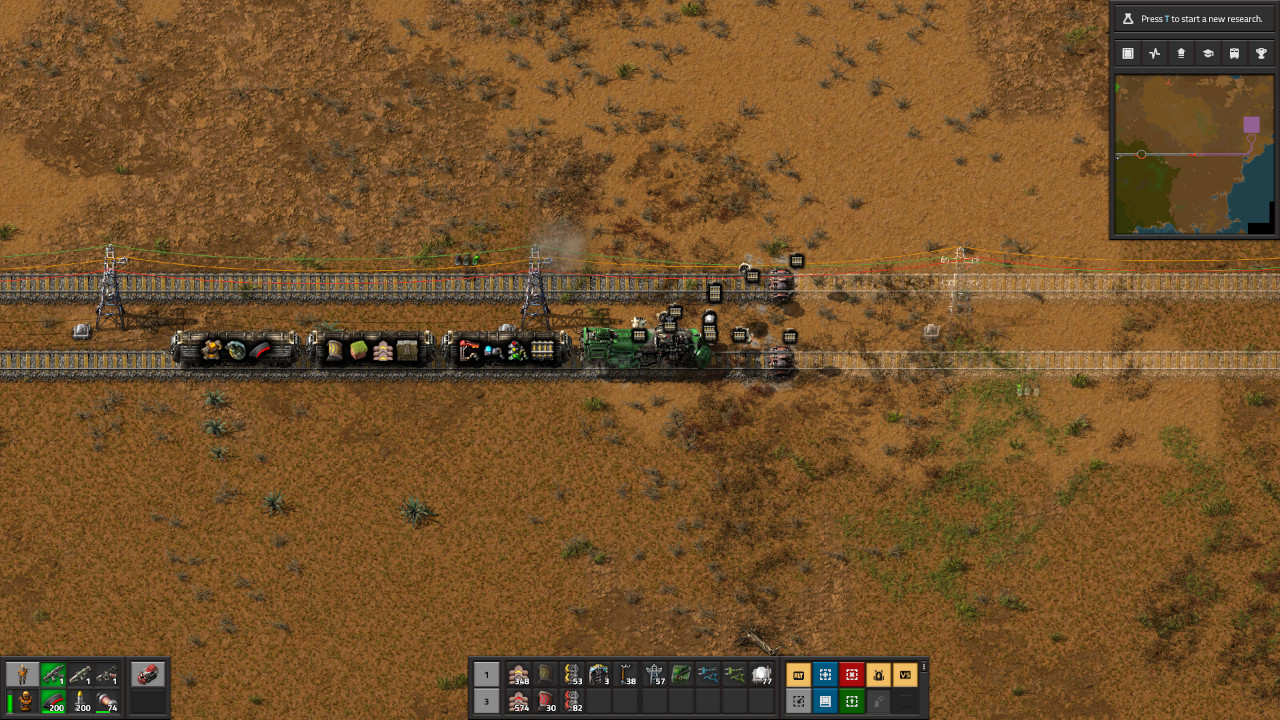
Task: Toggle alt-mode with the ALT button
Action: coord(800,674)
